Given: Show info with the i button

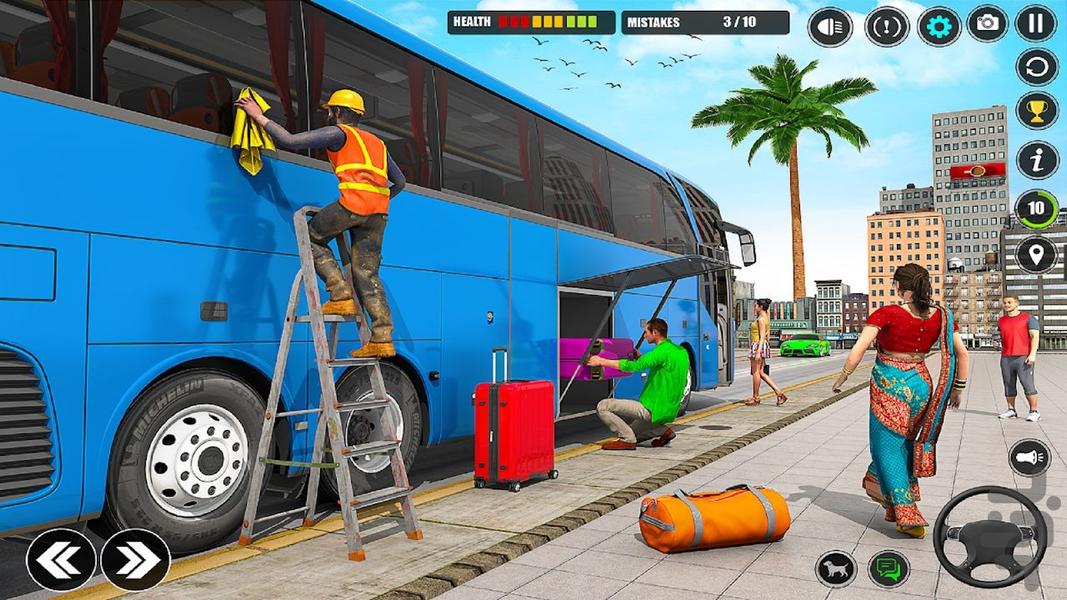Looking at the screenshot, I should (x=1037, y=160).
